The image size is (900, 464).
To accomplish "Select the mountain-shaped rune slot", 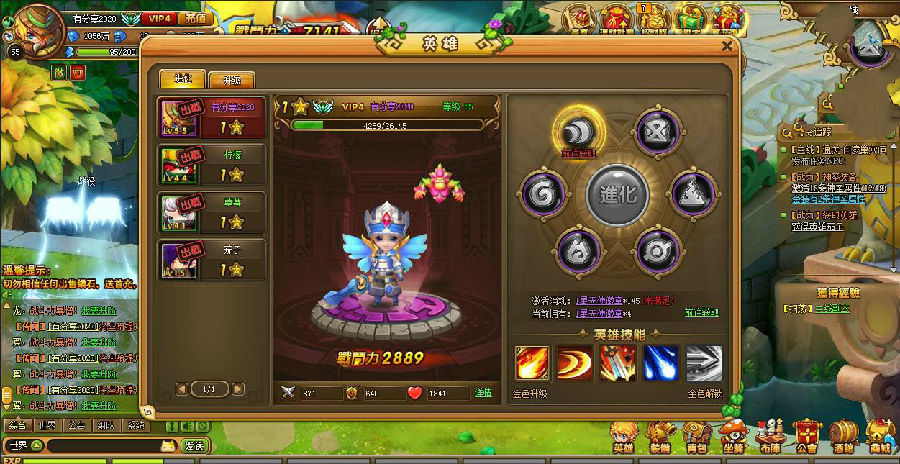I will coord(688,190).
